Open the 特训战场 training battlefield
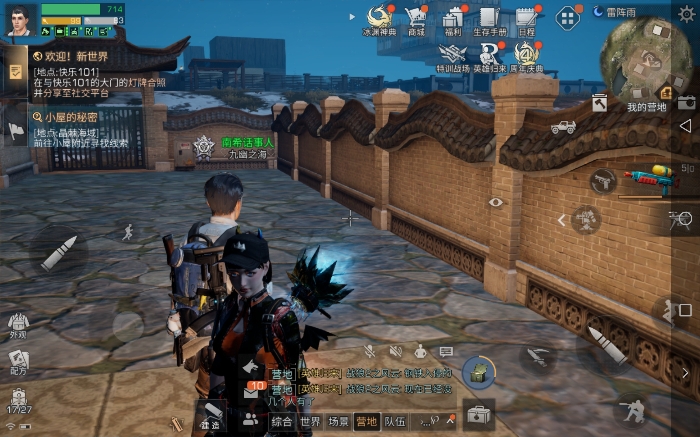 [452, 56]
